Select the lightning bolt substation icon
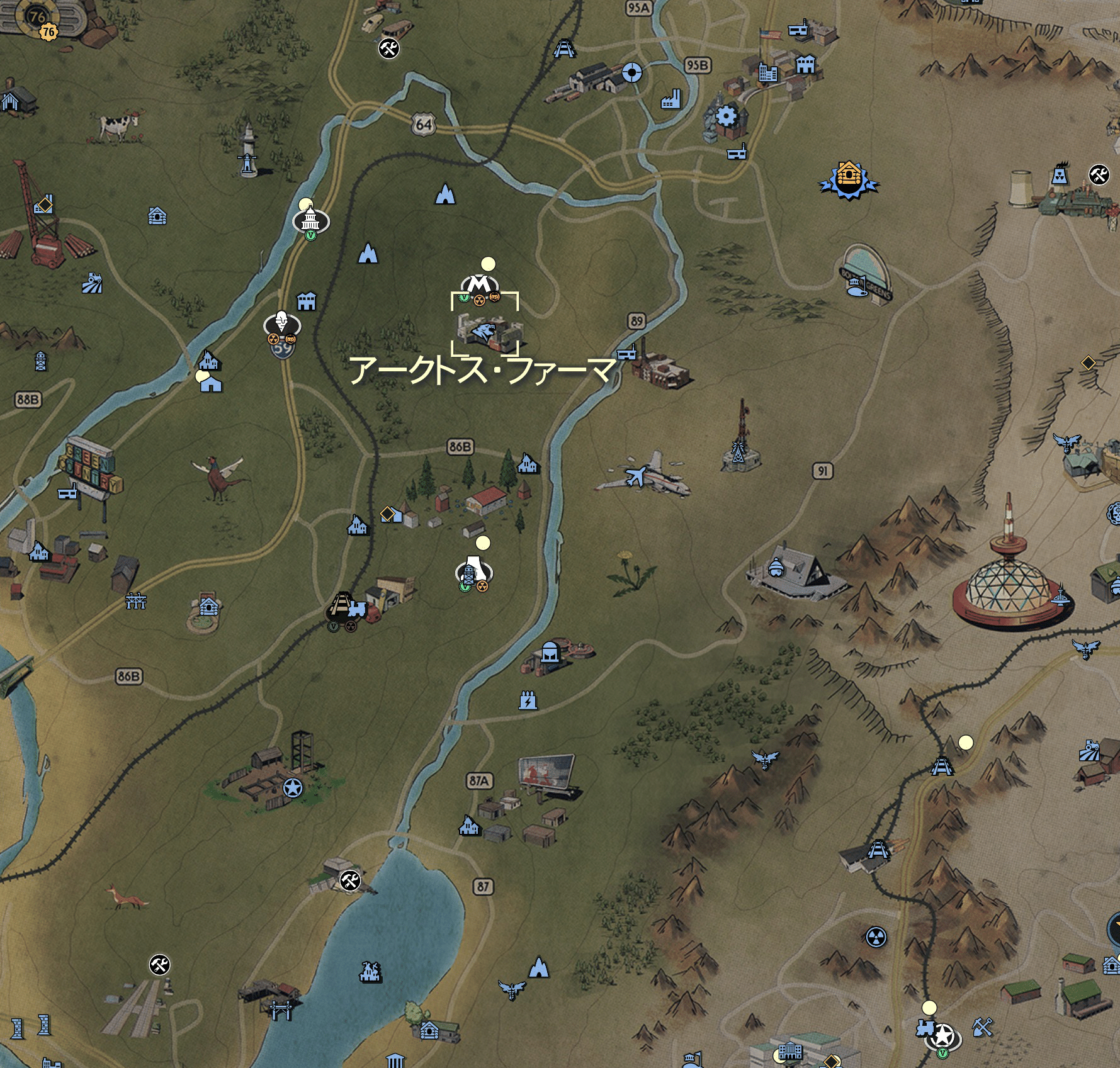The height and width of the screenshot is (1068, 1120). pos(527,700)
